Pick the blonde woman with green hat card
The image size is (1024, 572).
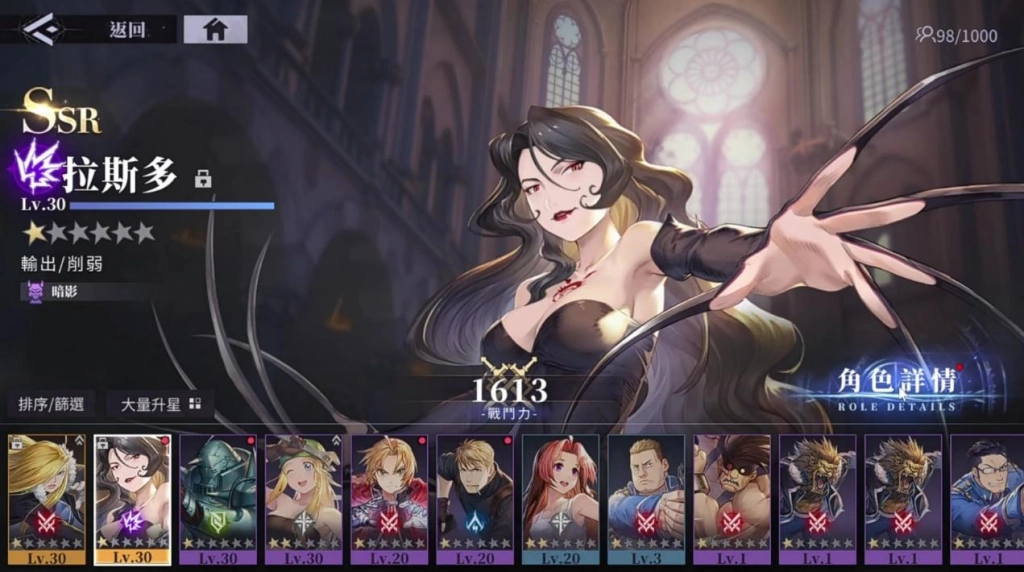(x=304, y=499)
